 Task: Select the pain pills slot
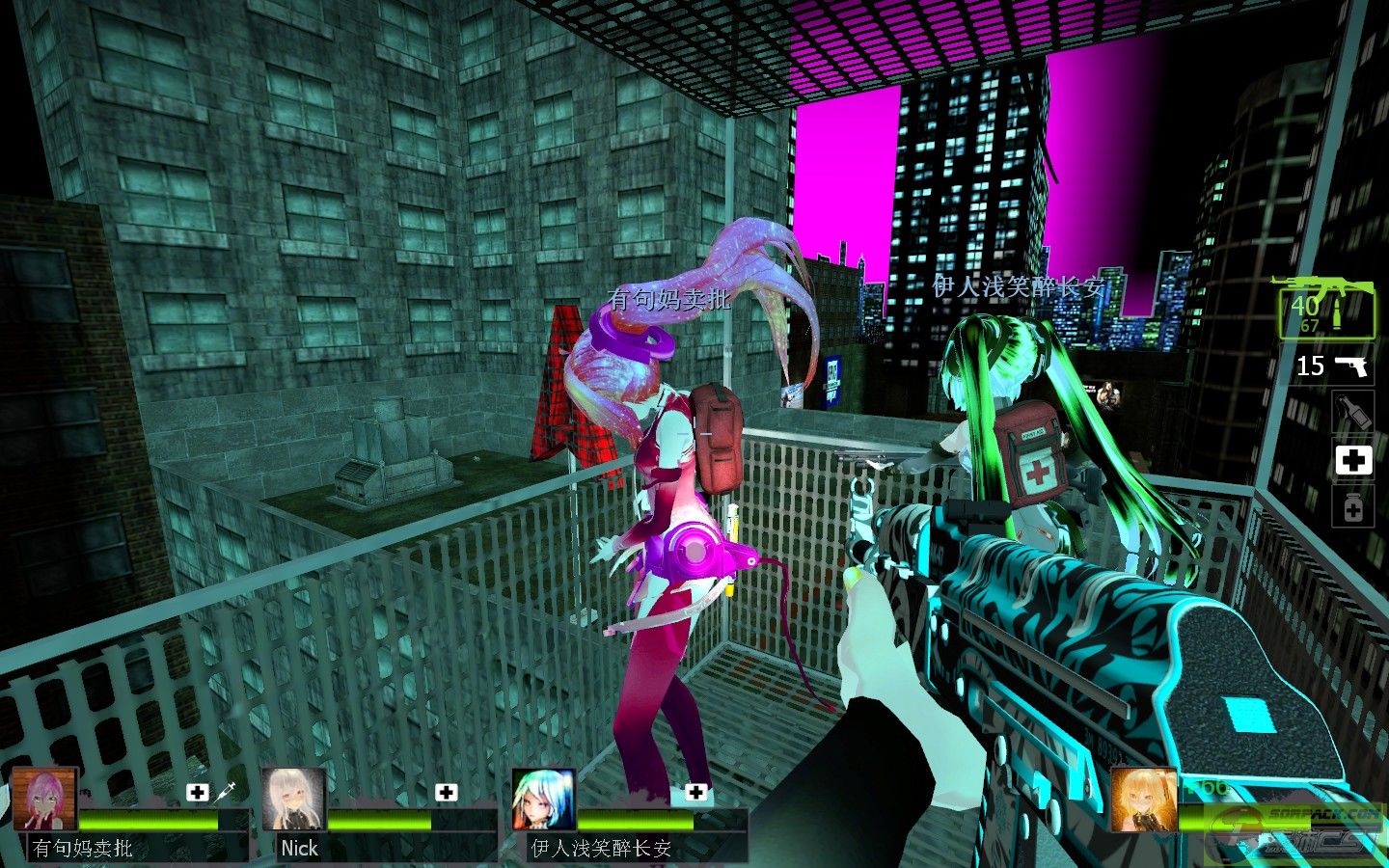click(1353, 506)
